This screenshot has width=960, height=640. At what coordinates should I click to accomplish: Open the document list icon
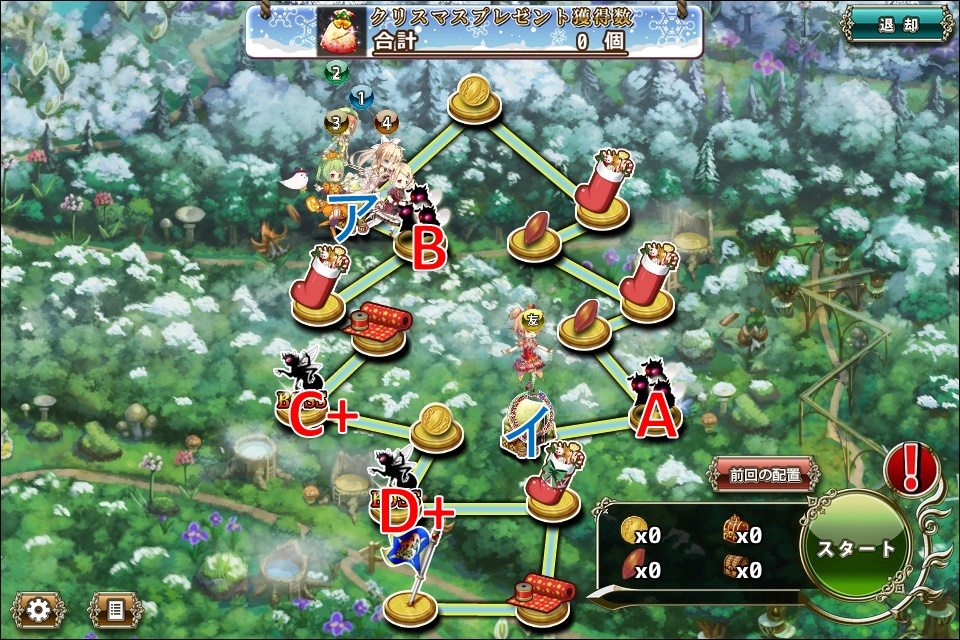point(115,609)
